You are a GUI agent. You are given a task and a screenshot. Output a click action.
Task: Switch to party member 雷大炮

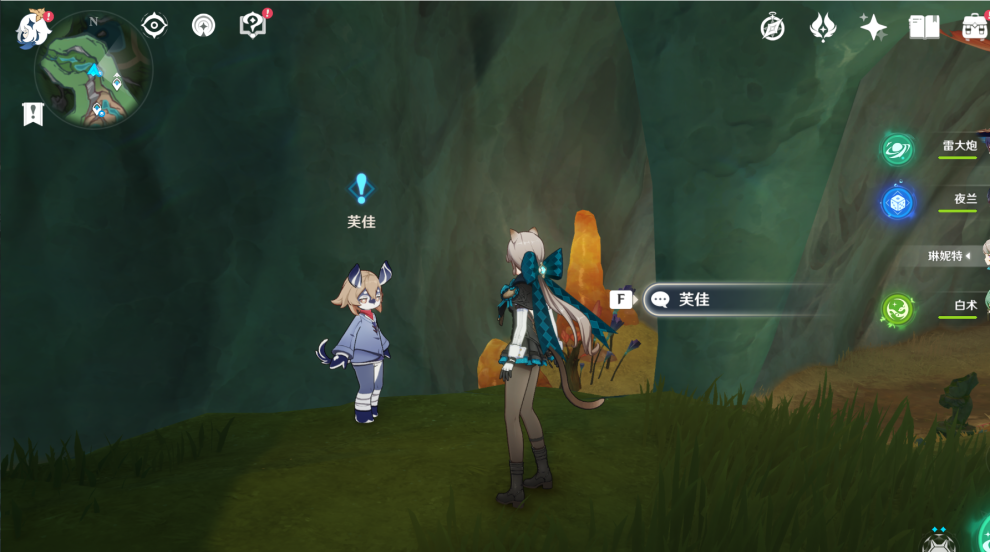coord(958,146)
